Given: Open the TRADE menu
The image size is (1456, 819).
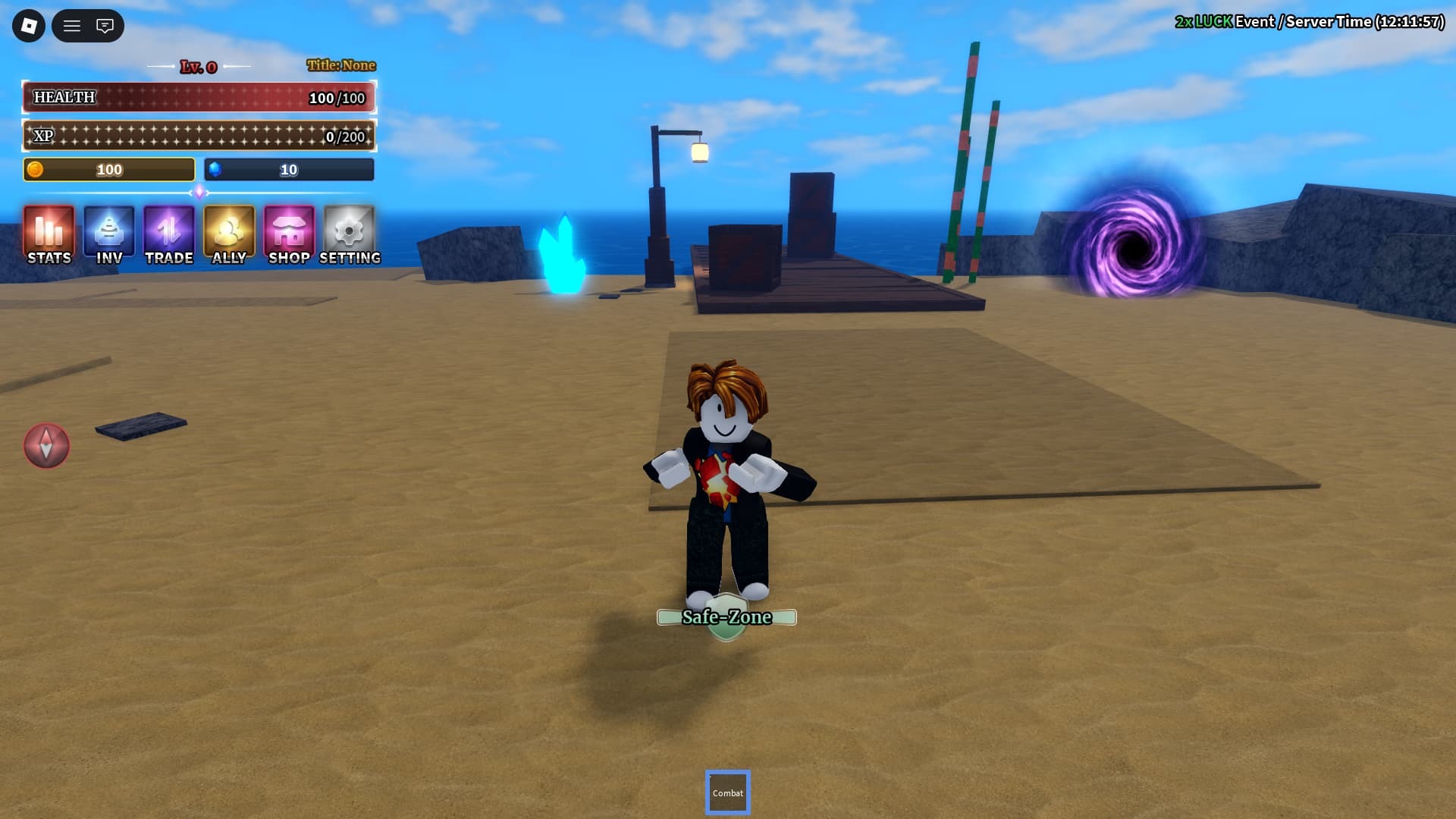Looking at the screenshot, I should click(x=169, y=235).
